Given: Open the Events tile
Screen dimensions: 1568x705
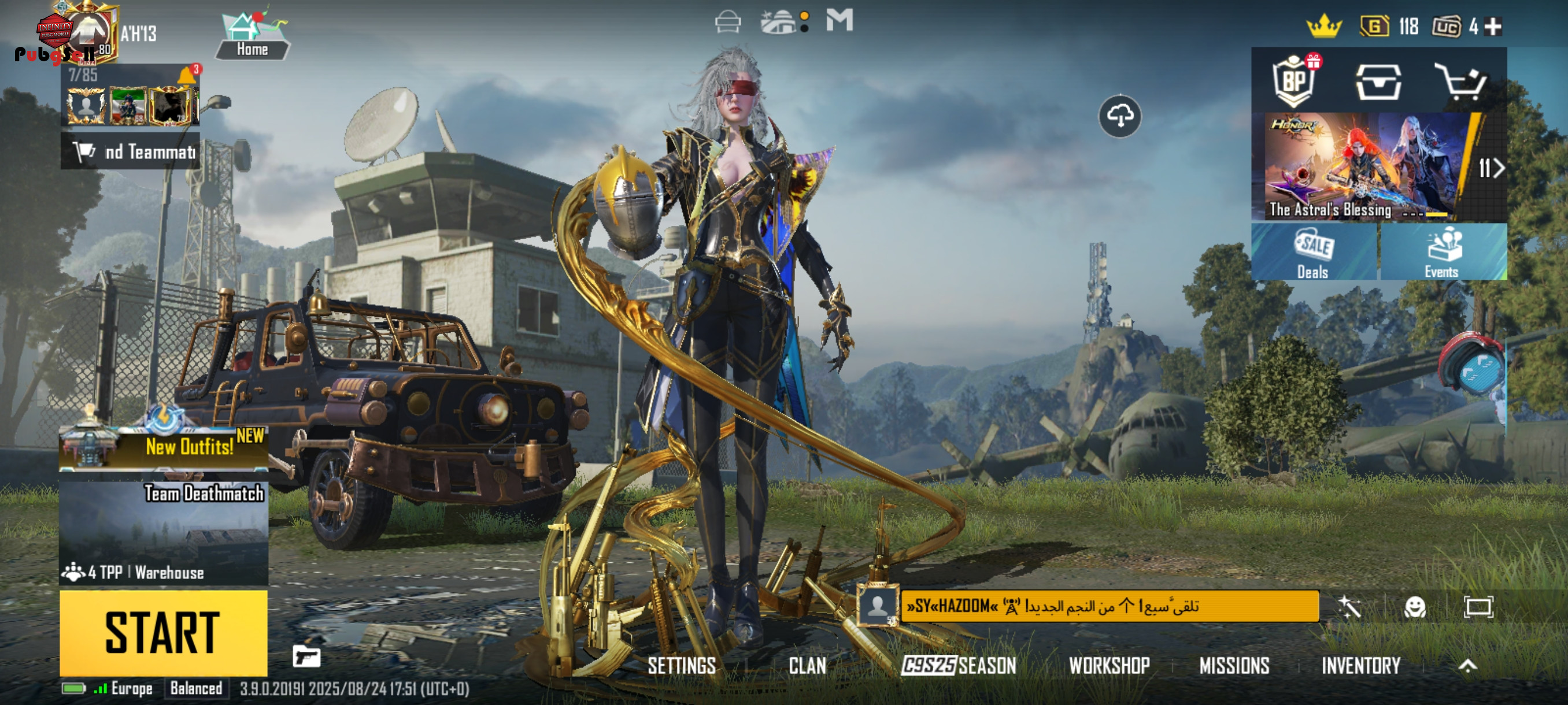Looking at the screenshot, I should point(1442,253).
